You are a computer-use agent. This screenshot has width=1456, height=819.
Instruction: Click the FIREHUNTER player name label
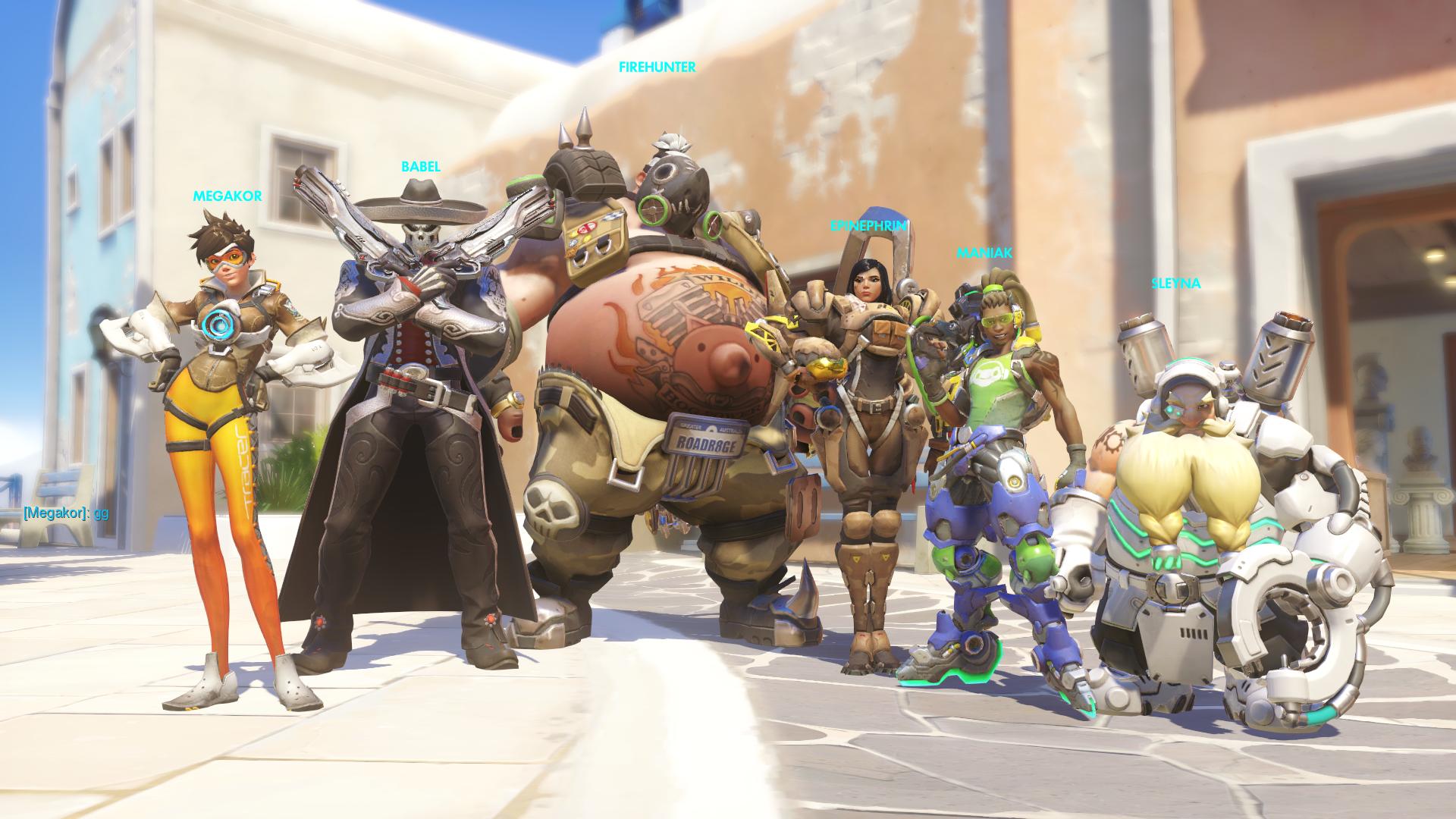[657, 67]
